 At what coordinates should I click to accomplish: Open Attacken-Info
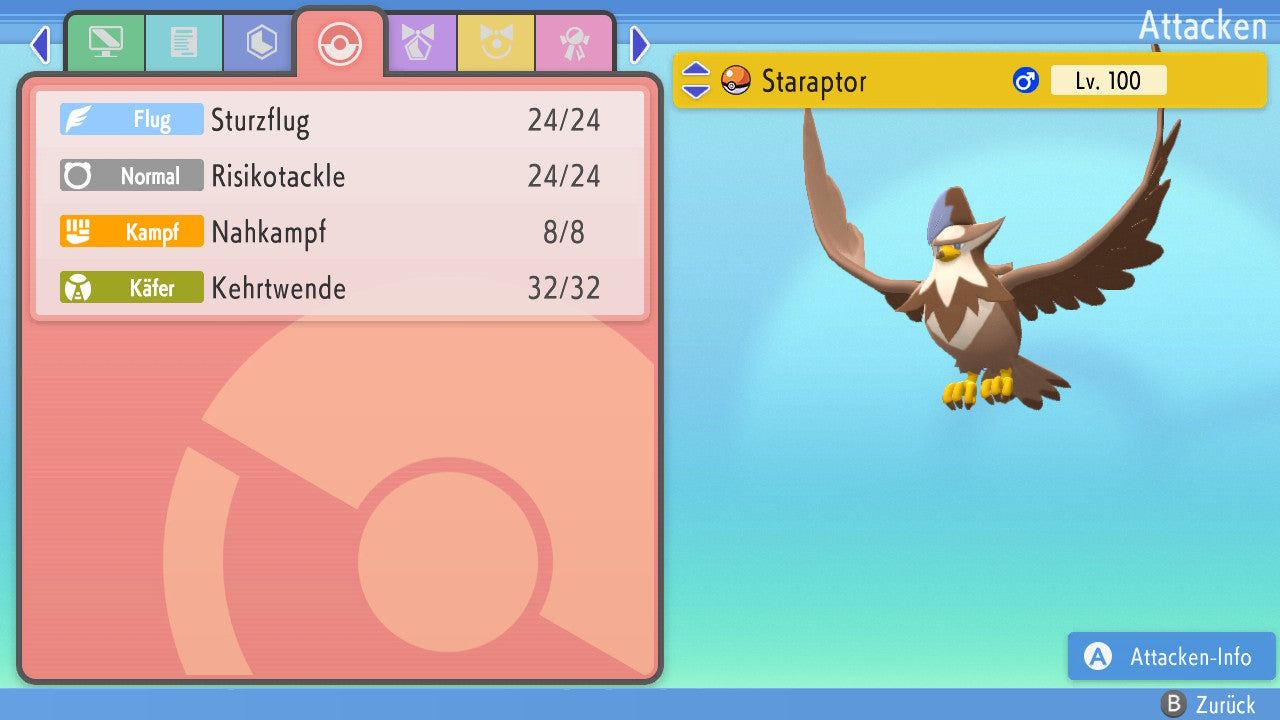click(x=1171, y=656)
